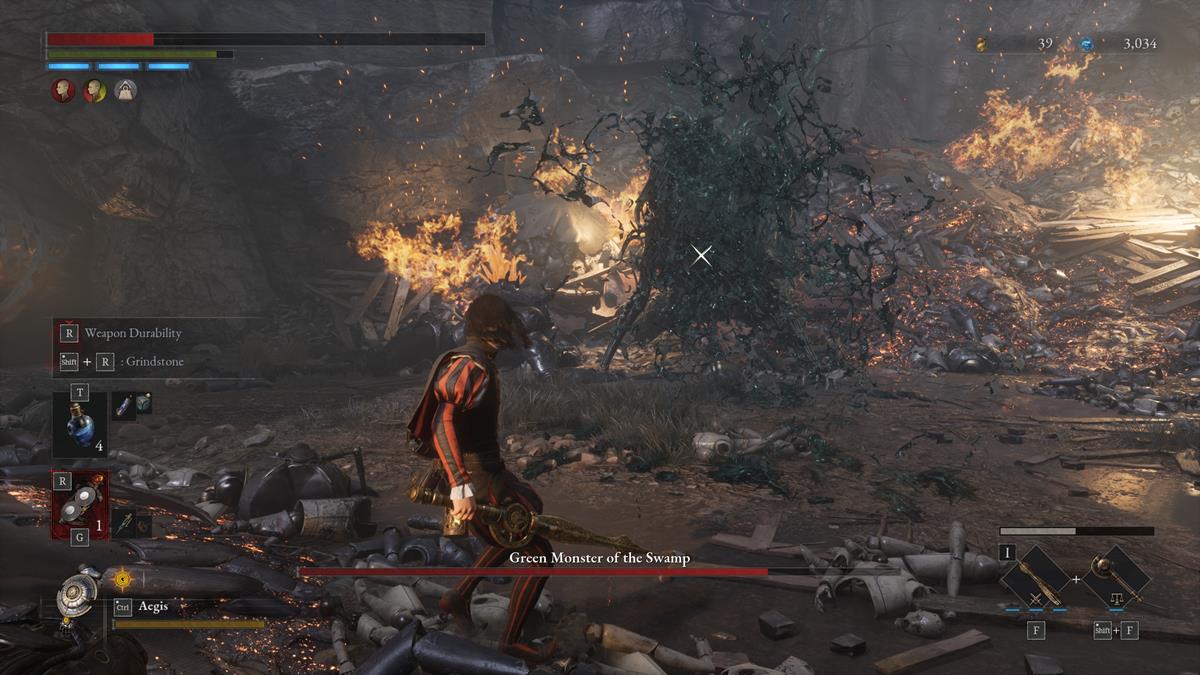1200x675 pixels.
Task: Activate the Aegis Legion Arm icon
Action: pyautogui.click(x=78, y=594)
